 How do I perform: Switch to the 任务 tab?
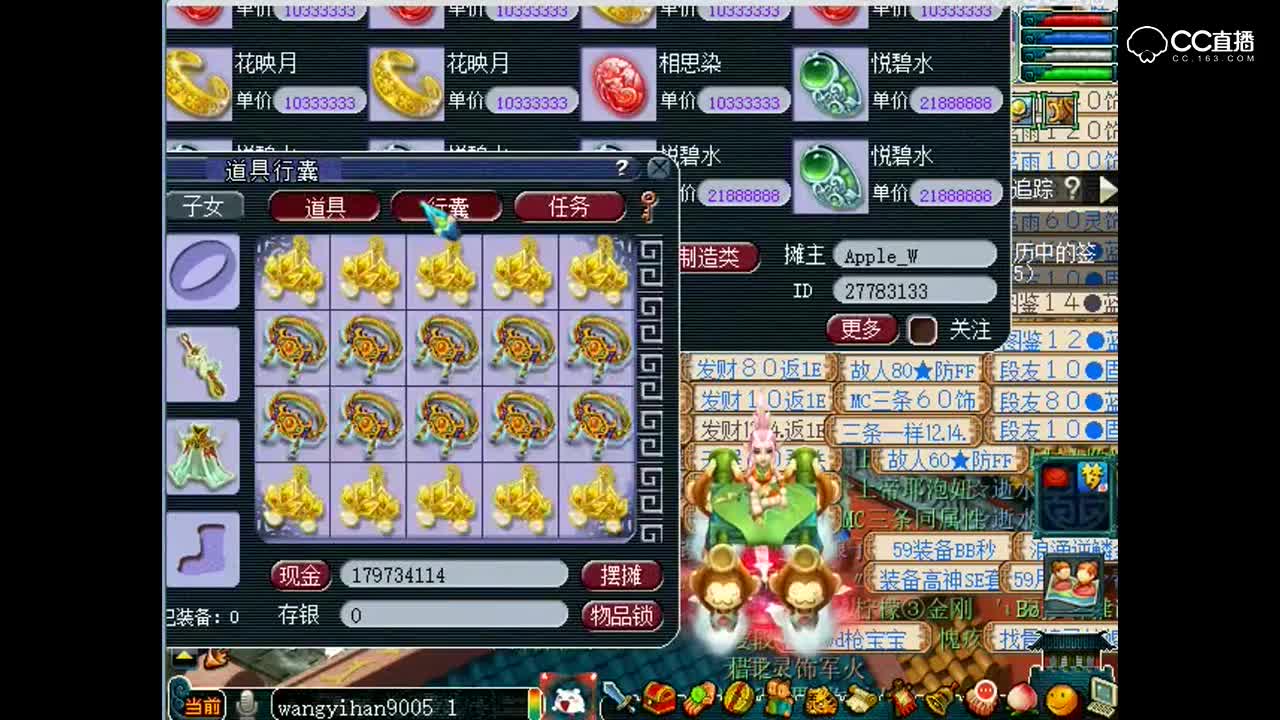(x=570, y=208)
